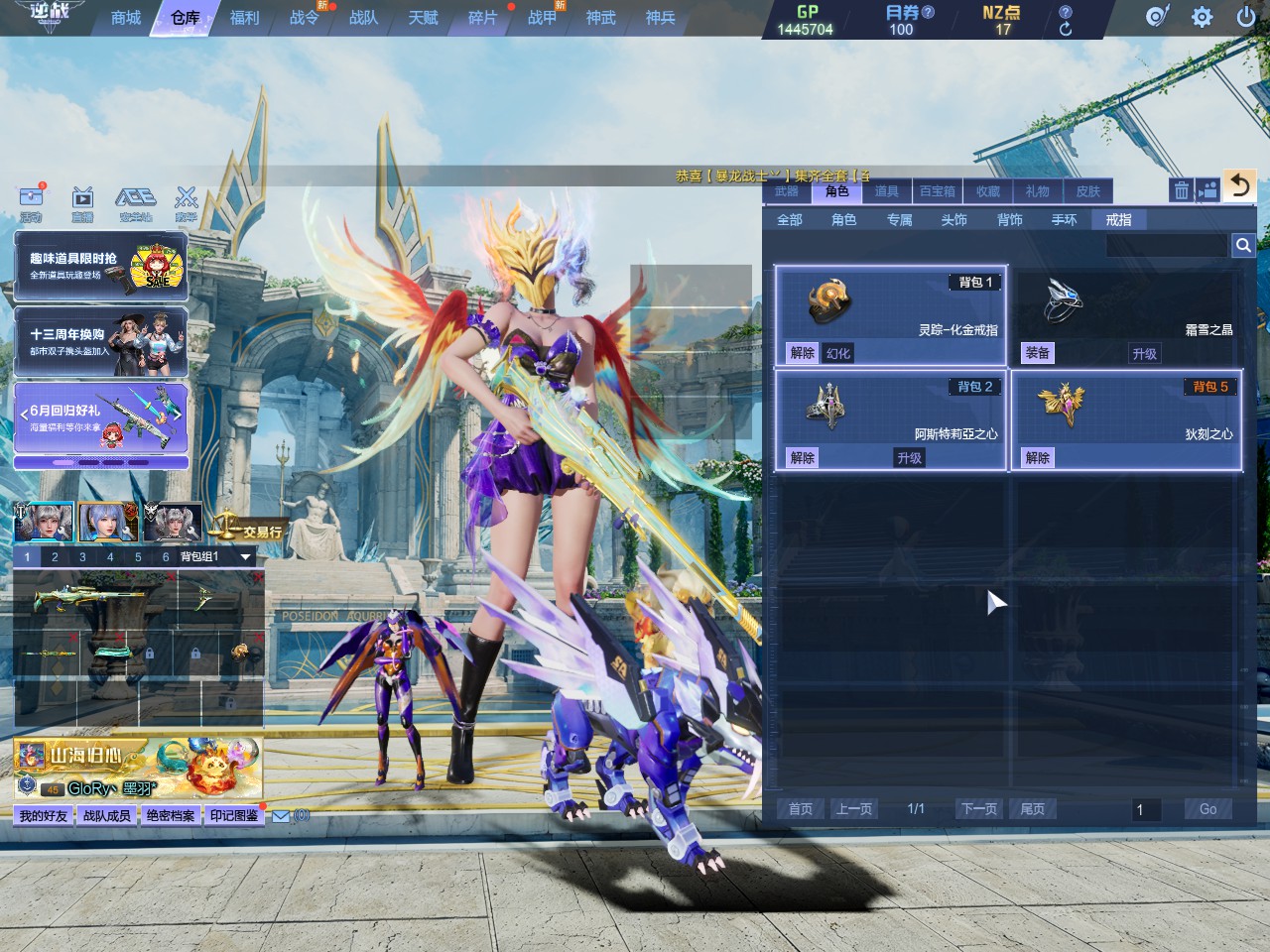Select the 道具 items tab

pos(886,191)
